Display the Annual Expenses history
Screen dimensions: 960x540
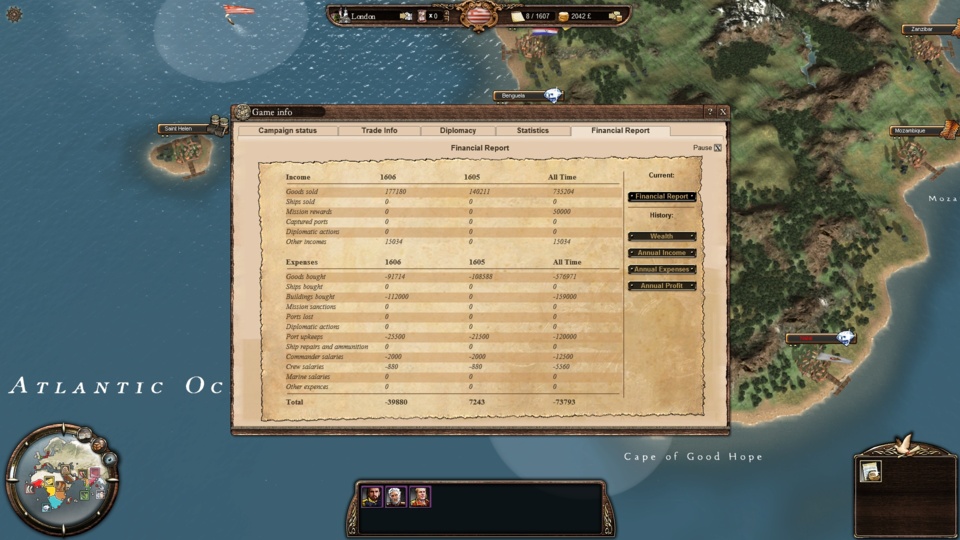pos(661,269)
